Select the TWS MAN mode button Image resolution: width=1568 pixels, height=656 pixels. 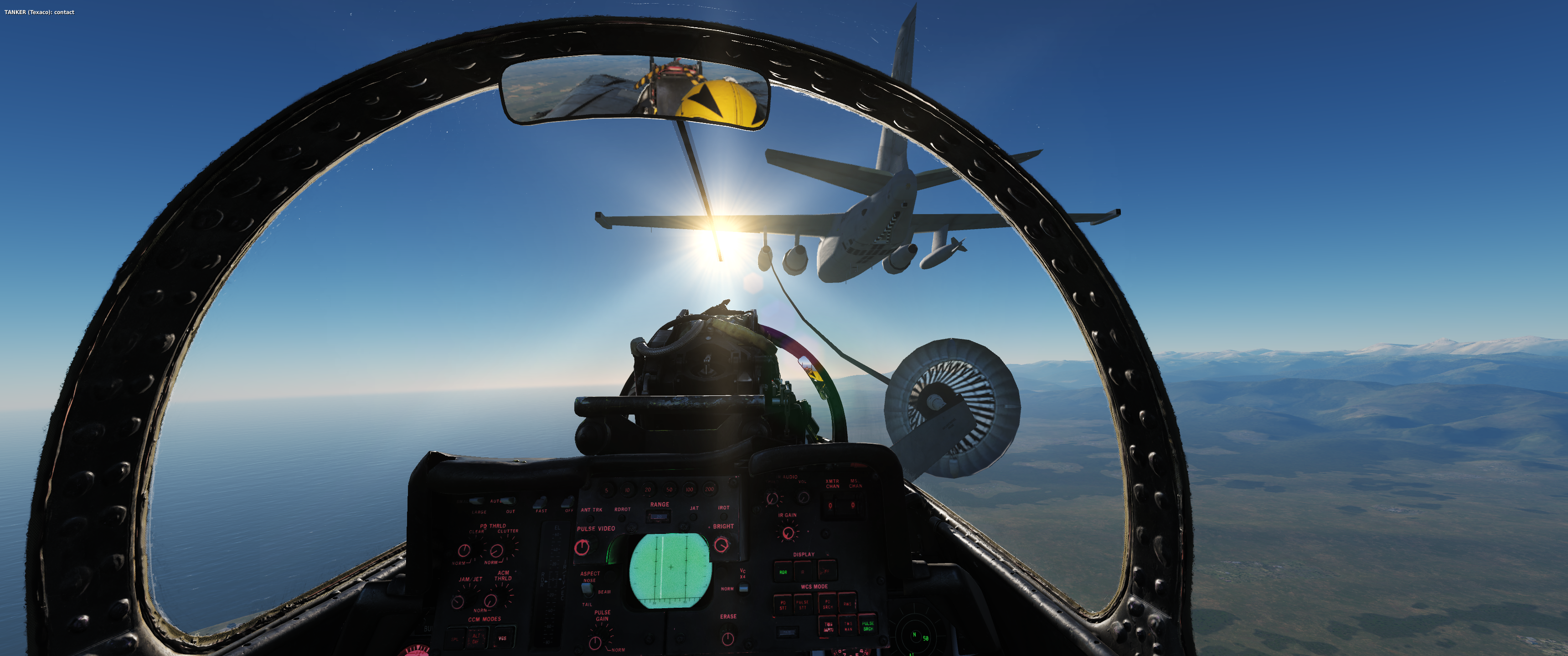[848, 626]
